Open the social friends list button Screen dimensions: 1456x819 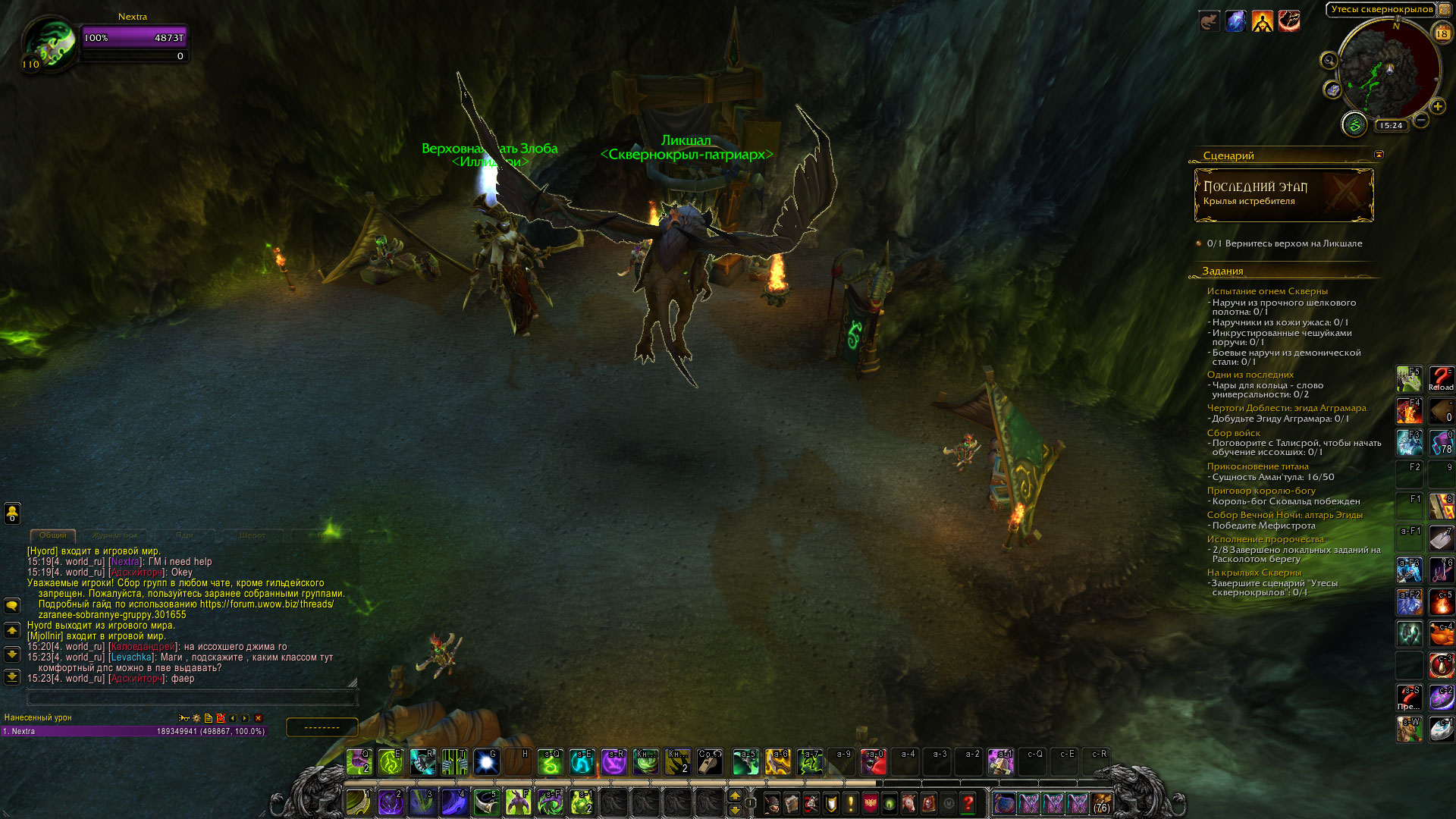pos(12,513)
